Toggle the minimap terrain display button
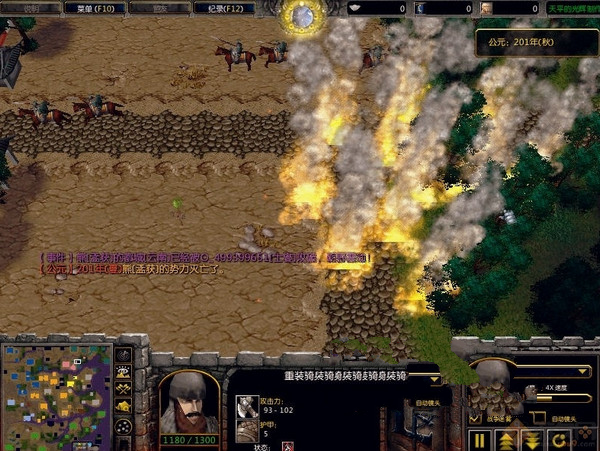 124,371
